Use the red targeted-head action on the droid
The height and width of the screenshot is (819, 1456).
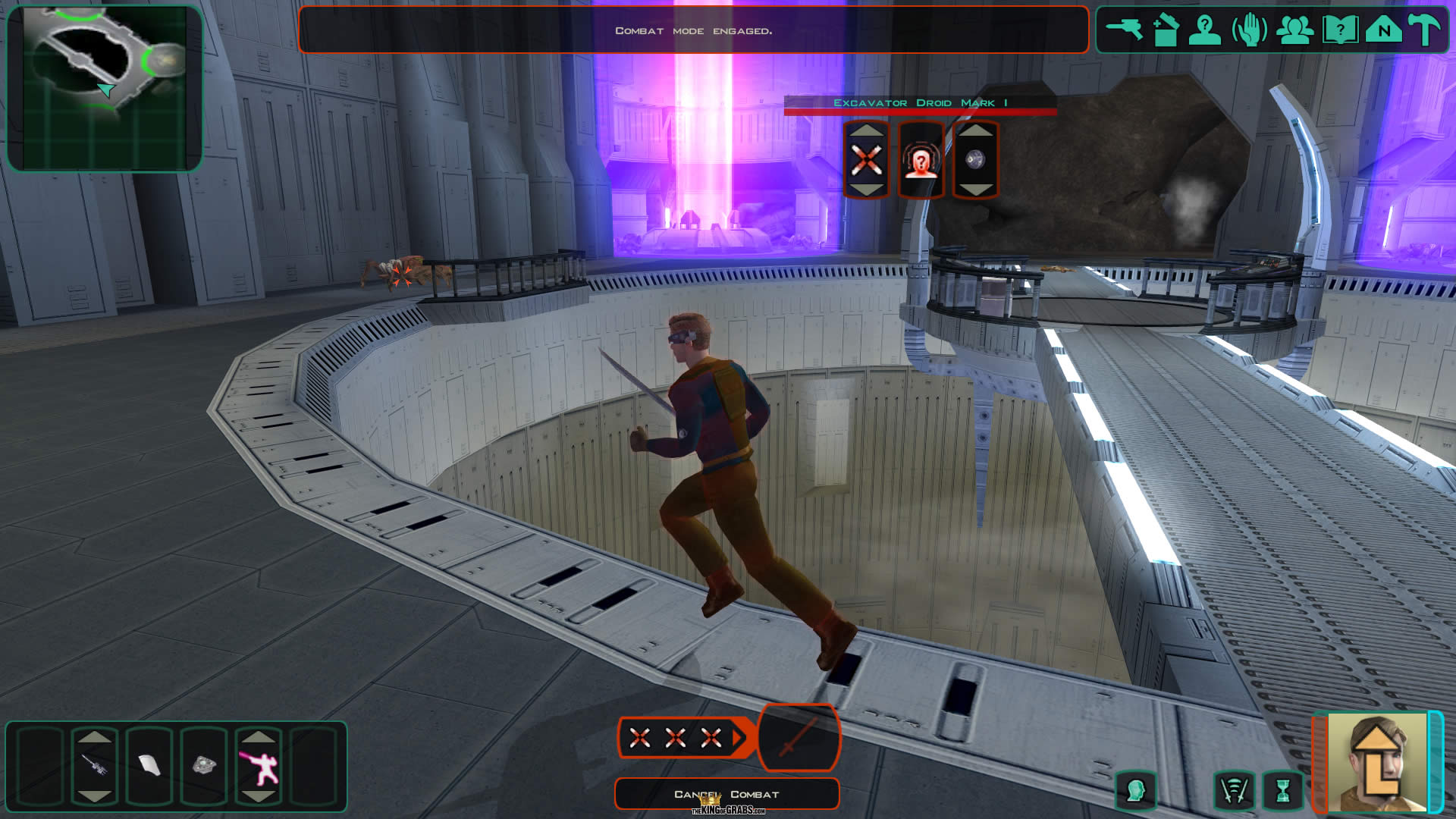(x=921, y=160)
